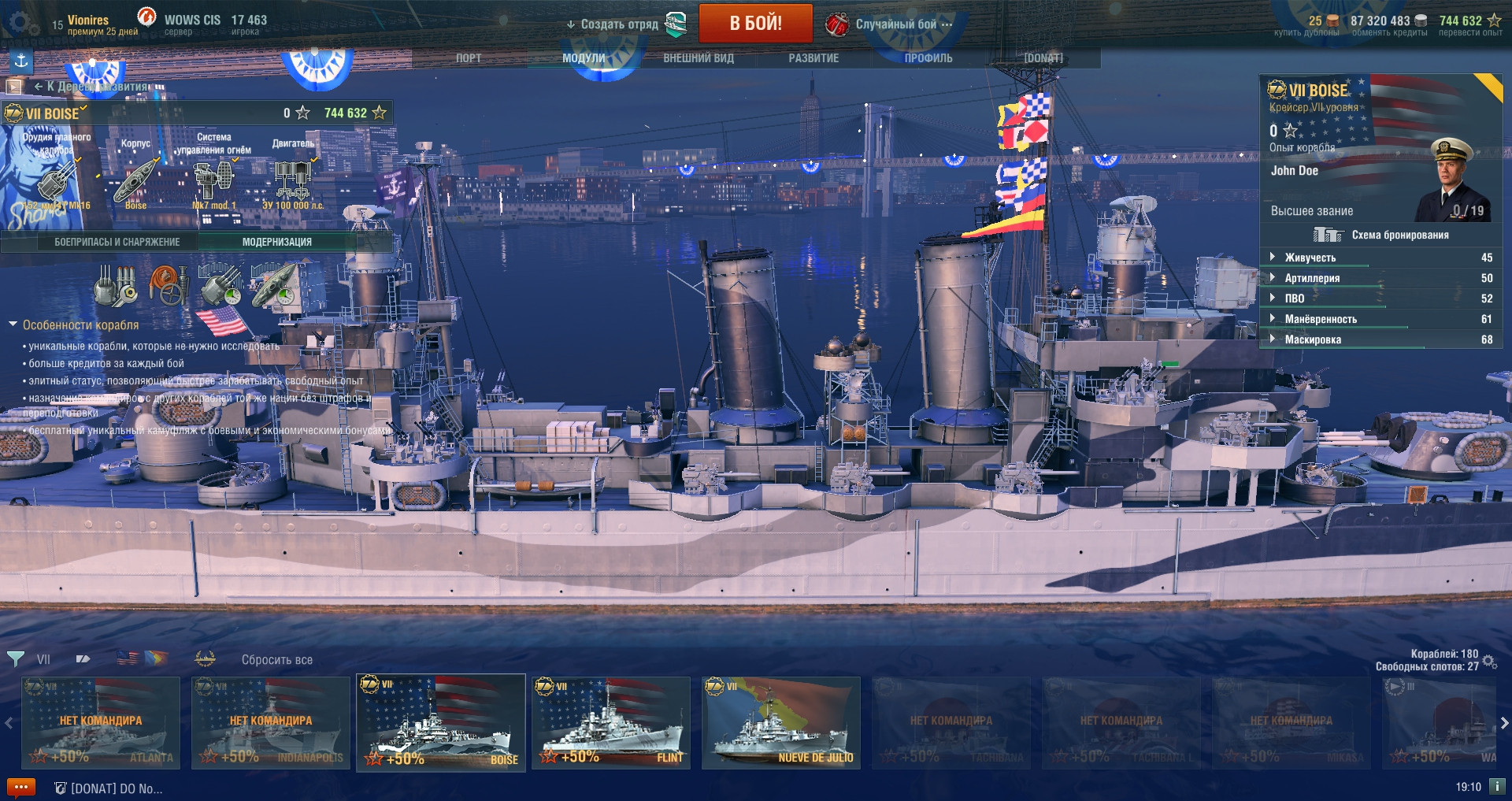Go to the ПРОФИЛЬ tab

pyautogui.click(x=928, y=58)
